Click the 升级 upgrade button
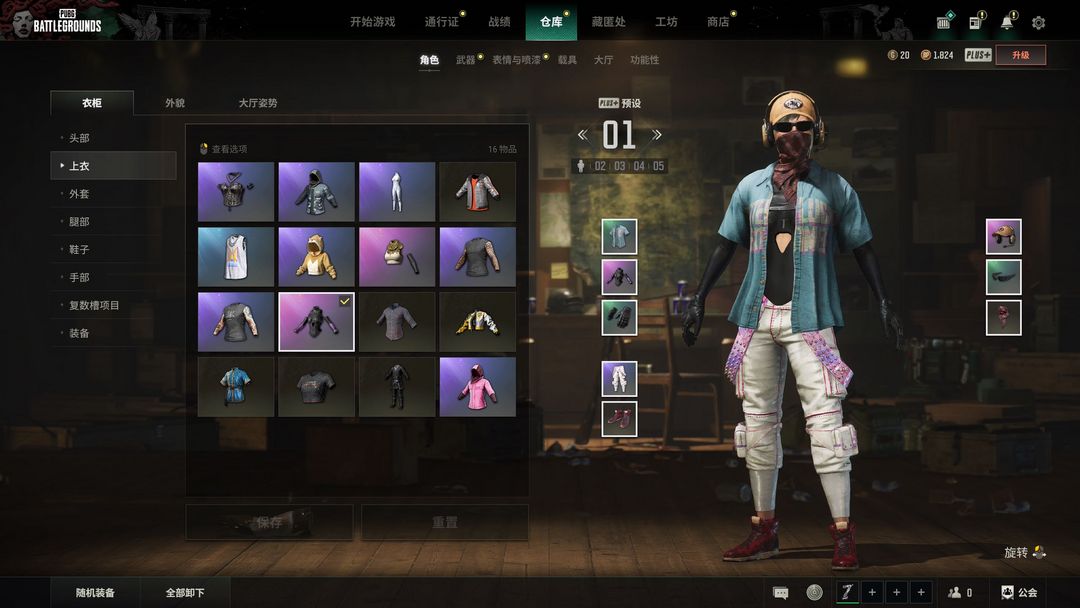Image resolution: width=1080 pixels, height=608 pixels. pos(1020,55)
